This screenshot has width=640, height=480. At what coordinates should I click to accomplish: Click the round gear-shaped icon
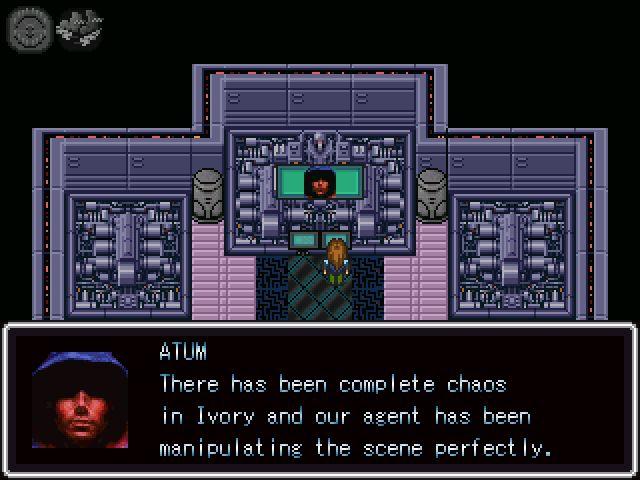point(27,28)
